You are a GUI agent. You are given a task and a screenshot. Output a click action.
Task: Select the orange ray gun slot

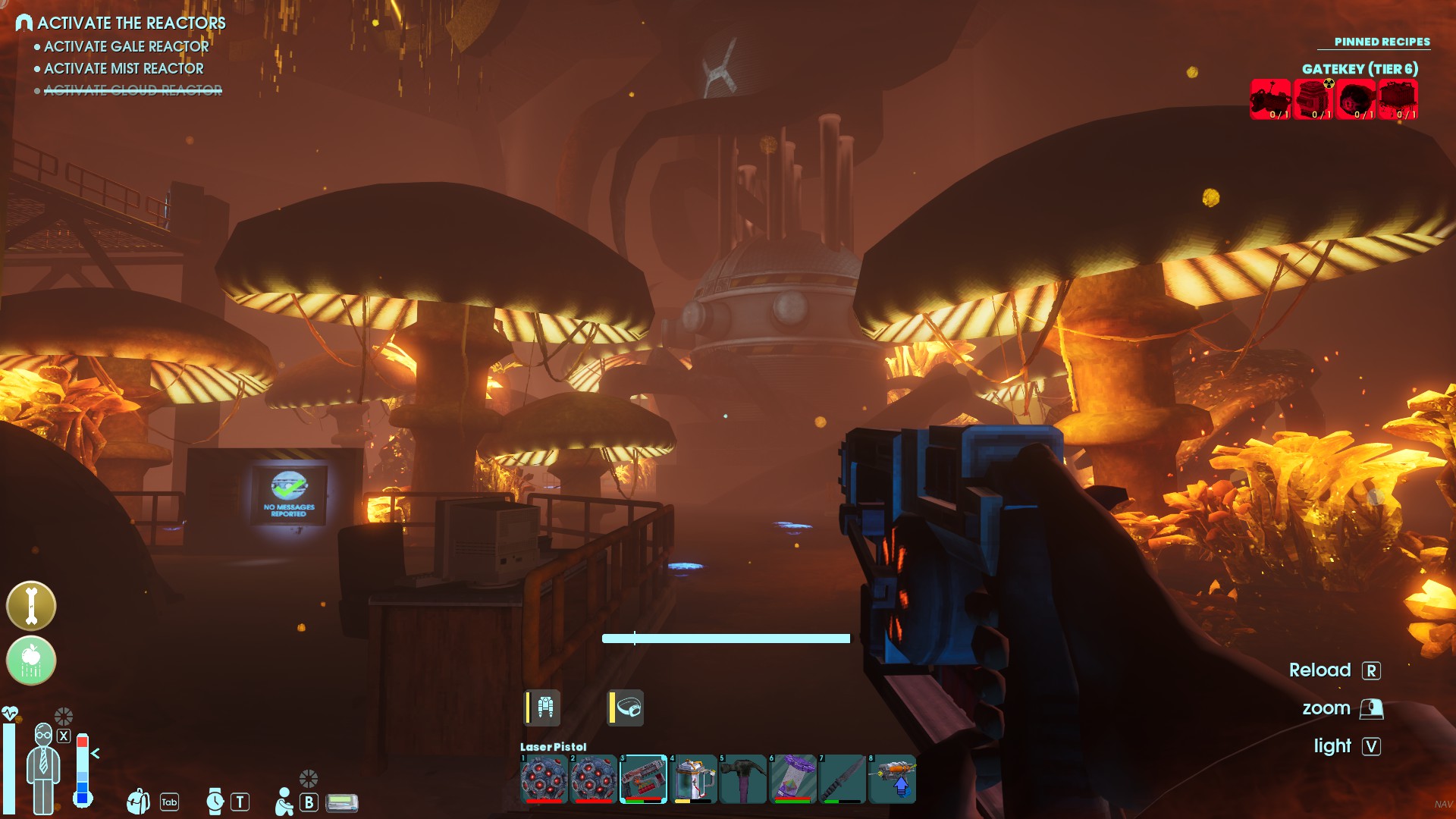(893, 779)
